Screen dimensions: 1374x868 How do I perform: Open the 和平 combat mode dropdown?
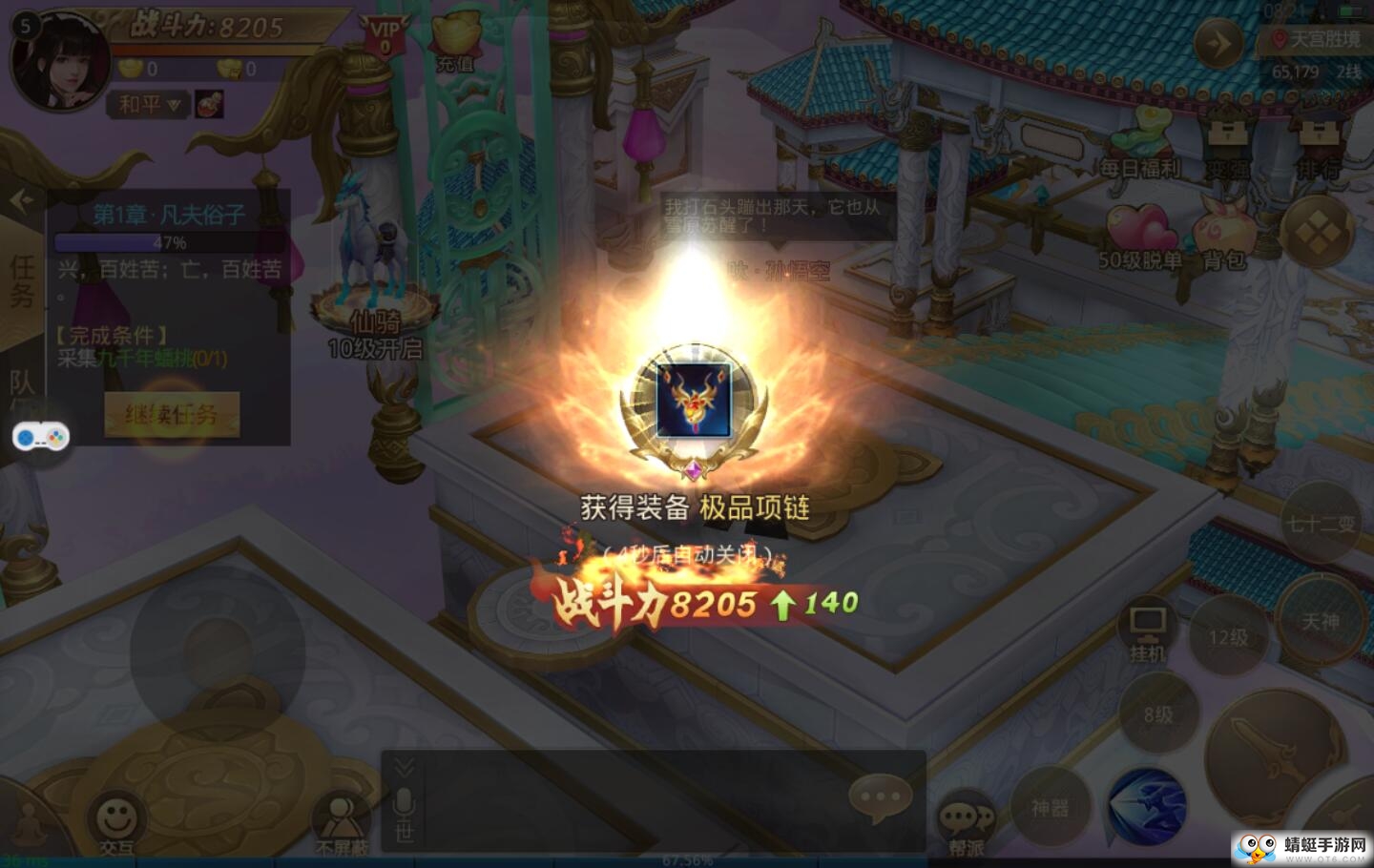pos(149,104)
